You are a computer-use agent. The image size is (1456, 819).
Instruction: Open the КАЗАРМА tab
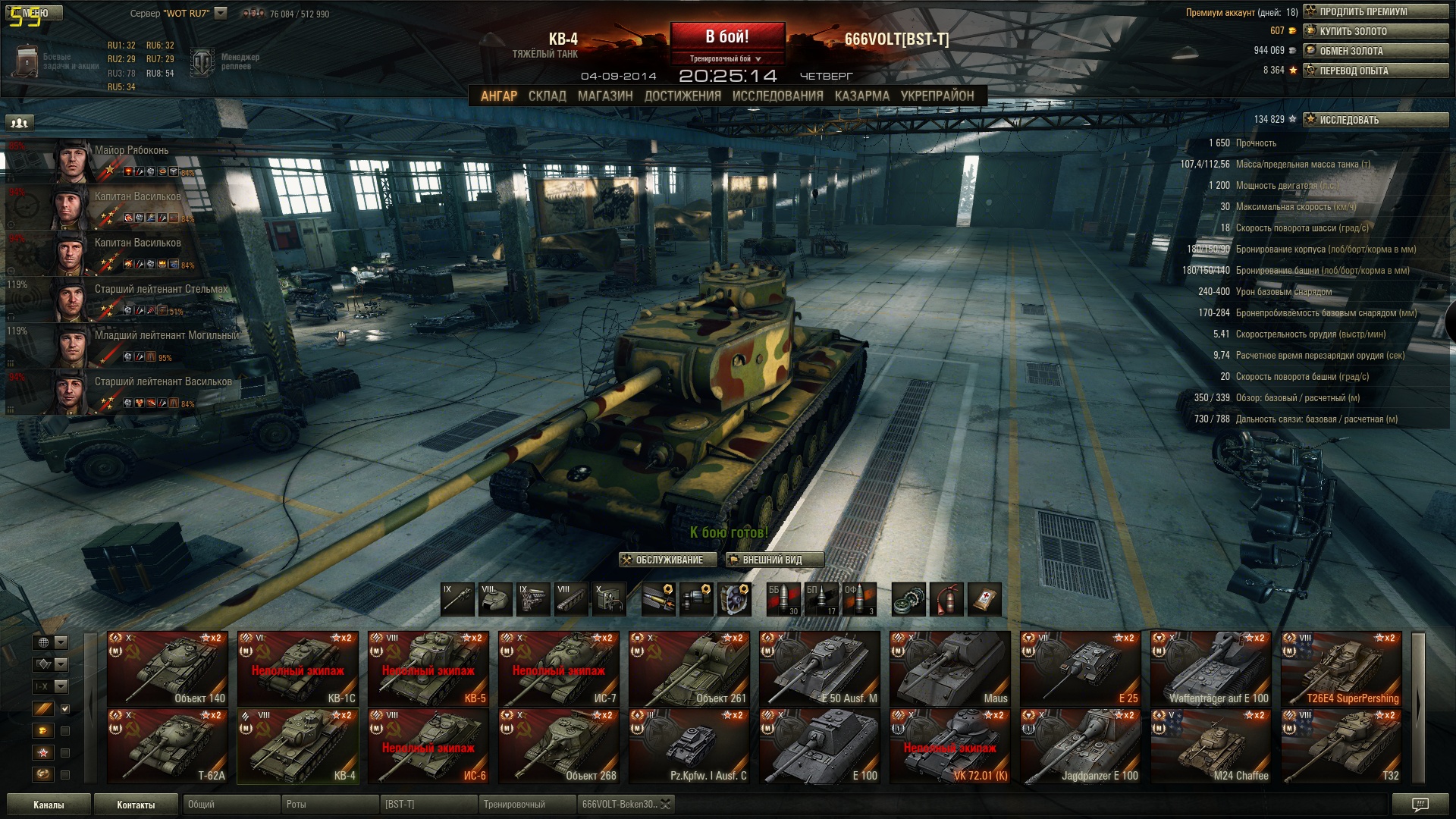861,96
